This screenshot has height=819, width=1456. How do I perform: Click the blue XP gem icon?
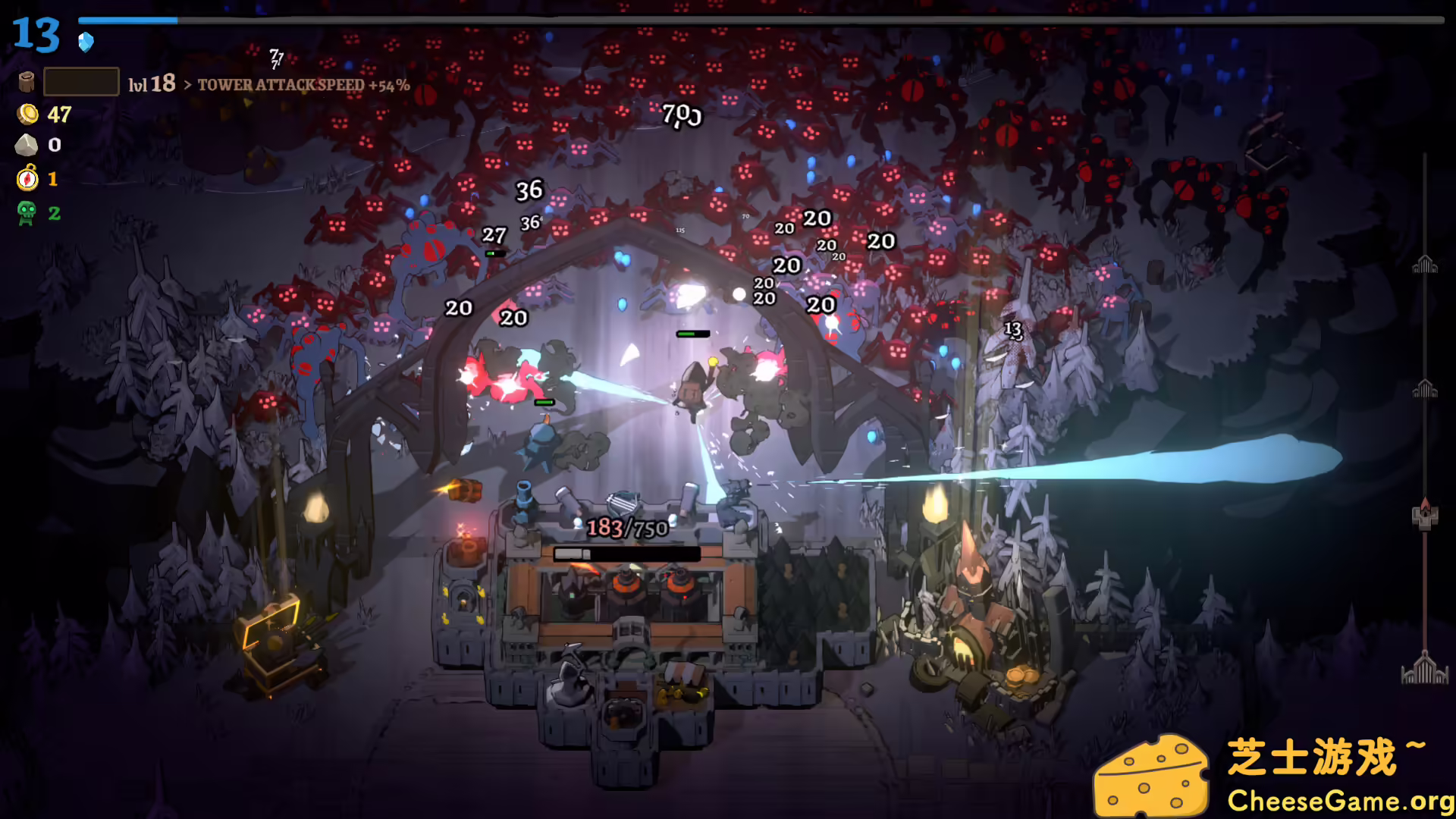point(86,43)
